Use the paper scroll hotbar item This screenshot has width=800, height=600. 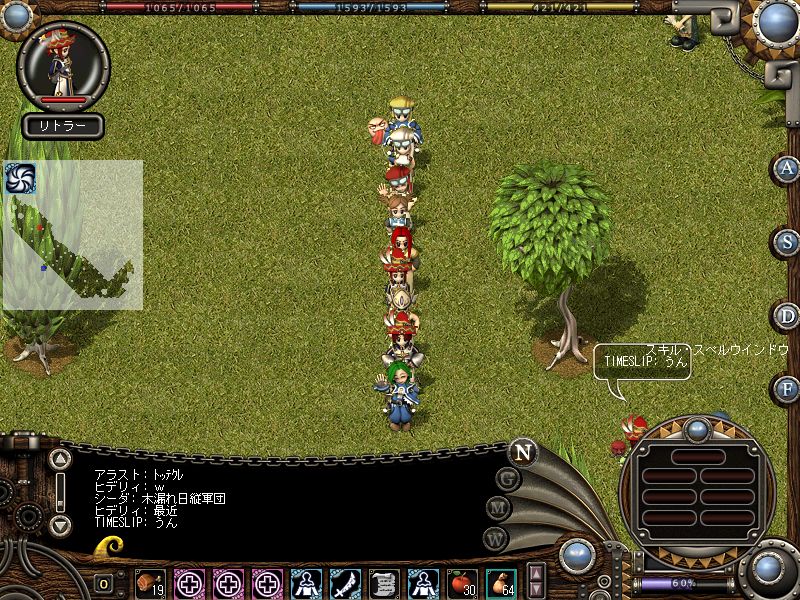pyautogui.click(x=384, y=582)
